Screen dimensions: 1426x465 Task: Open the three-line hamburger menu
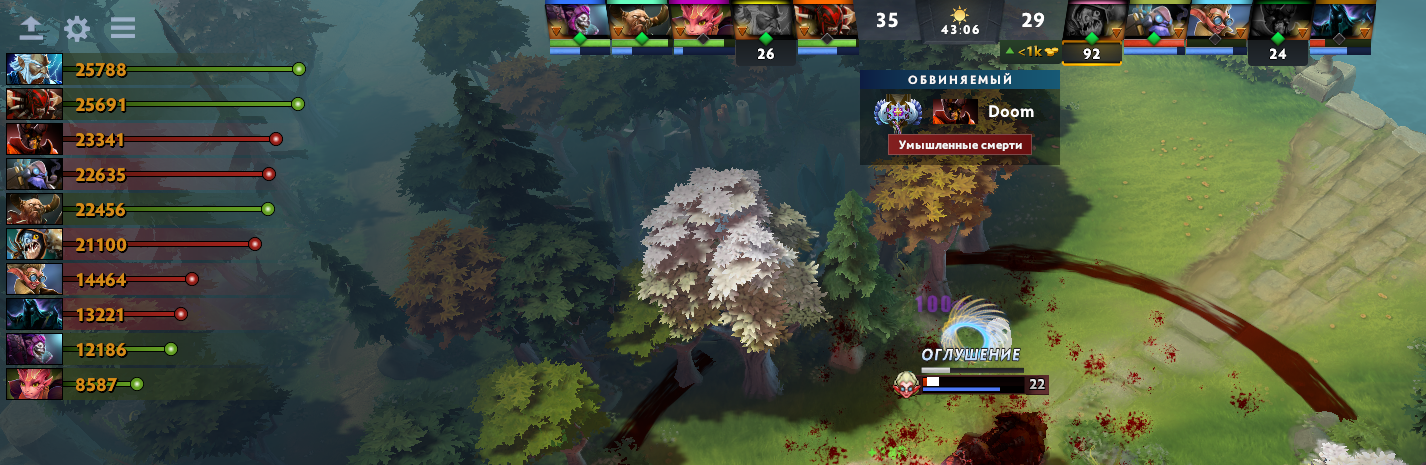click(x=123, y=28)
